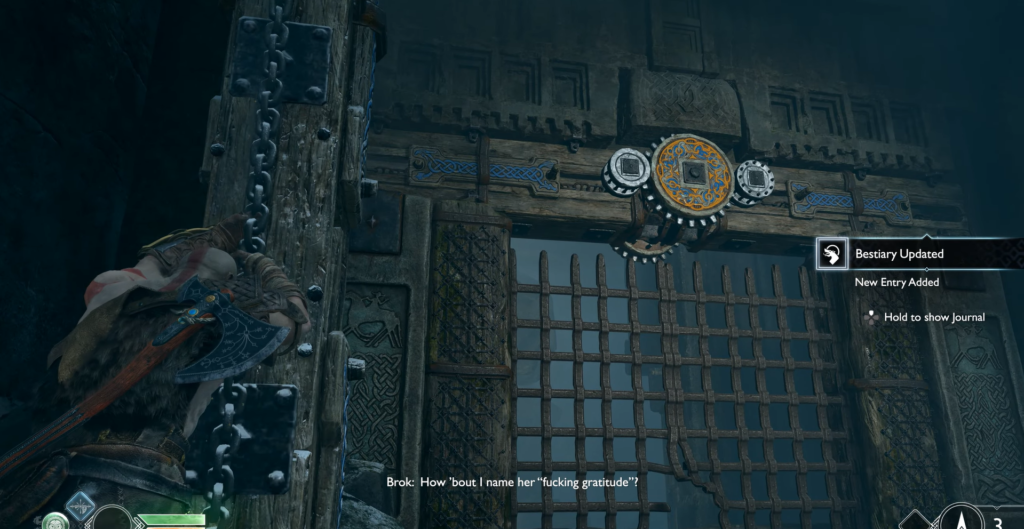Viewport: 1024px width, 529px height.
Task: Click the green round talisman icon
Action: 54,520
